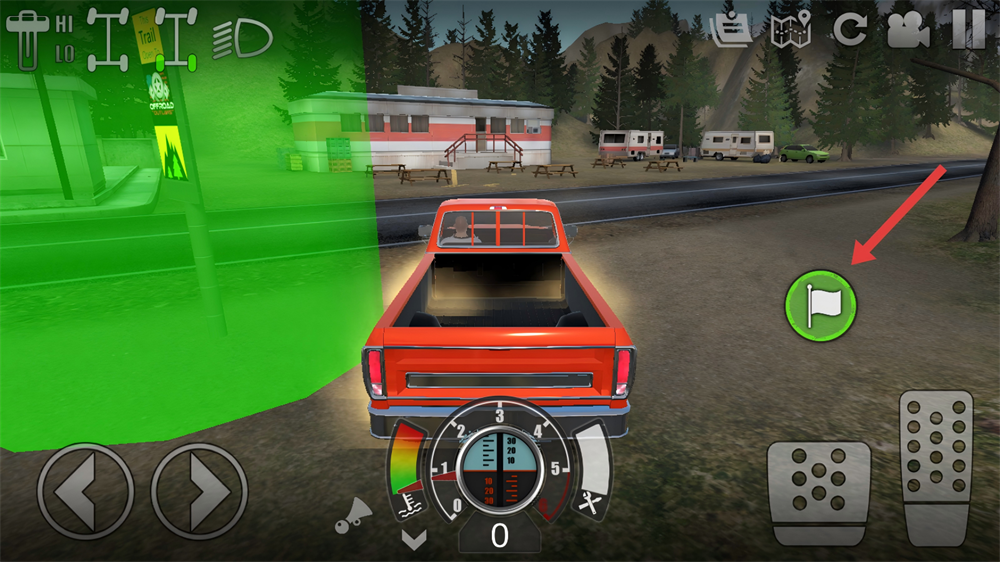The height and width of the screenshot is (562, 1000).
Task: Reset the vehicle with the circular arrow
Action: point(850,30)
